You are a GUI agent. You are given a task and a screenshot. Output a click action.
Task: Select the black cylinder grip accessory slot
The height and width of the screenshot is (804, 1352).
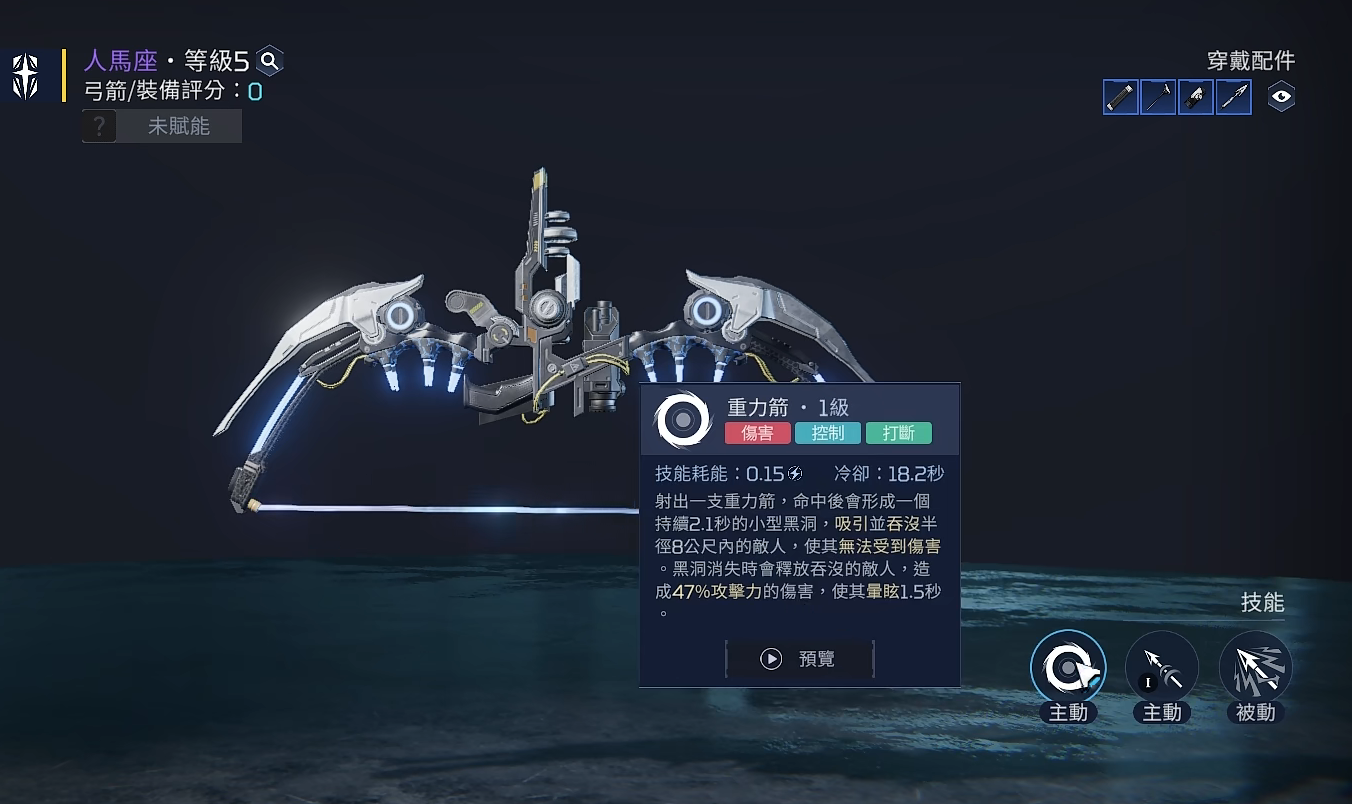tap(1121, 97)
